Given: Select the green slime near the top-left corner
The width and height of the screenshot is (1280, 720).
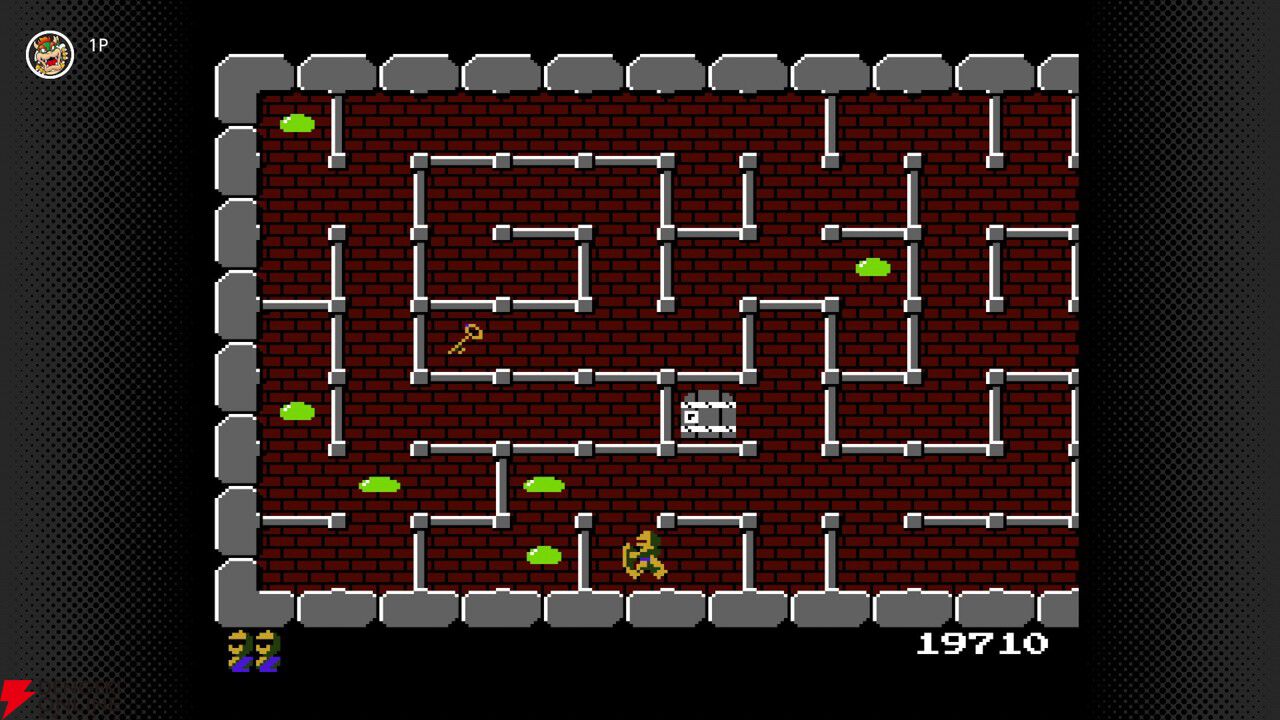Looking at the screenshot, I should pyautogui.click(x=300, y=122).
